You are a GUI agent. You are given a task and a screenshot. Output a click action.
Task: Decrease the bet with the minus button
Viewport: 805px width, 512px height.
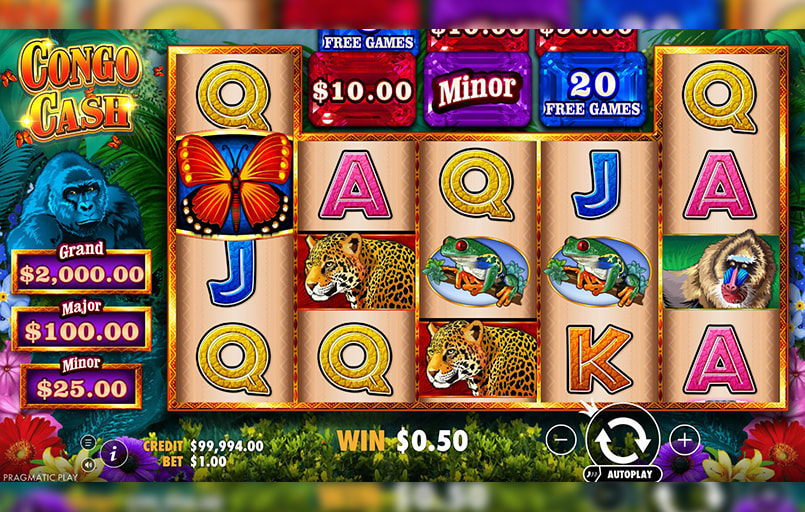[x=562, y=438]
